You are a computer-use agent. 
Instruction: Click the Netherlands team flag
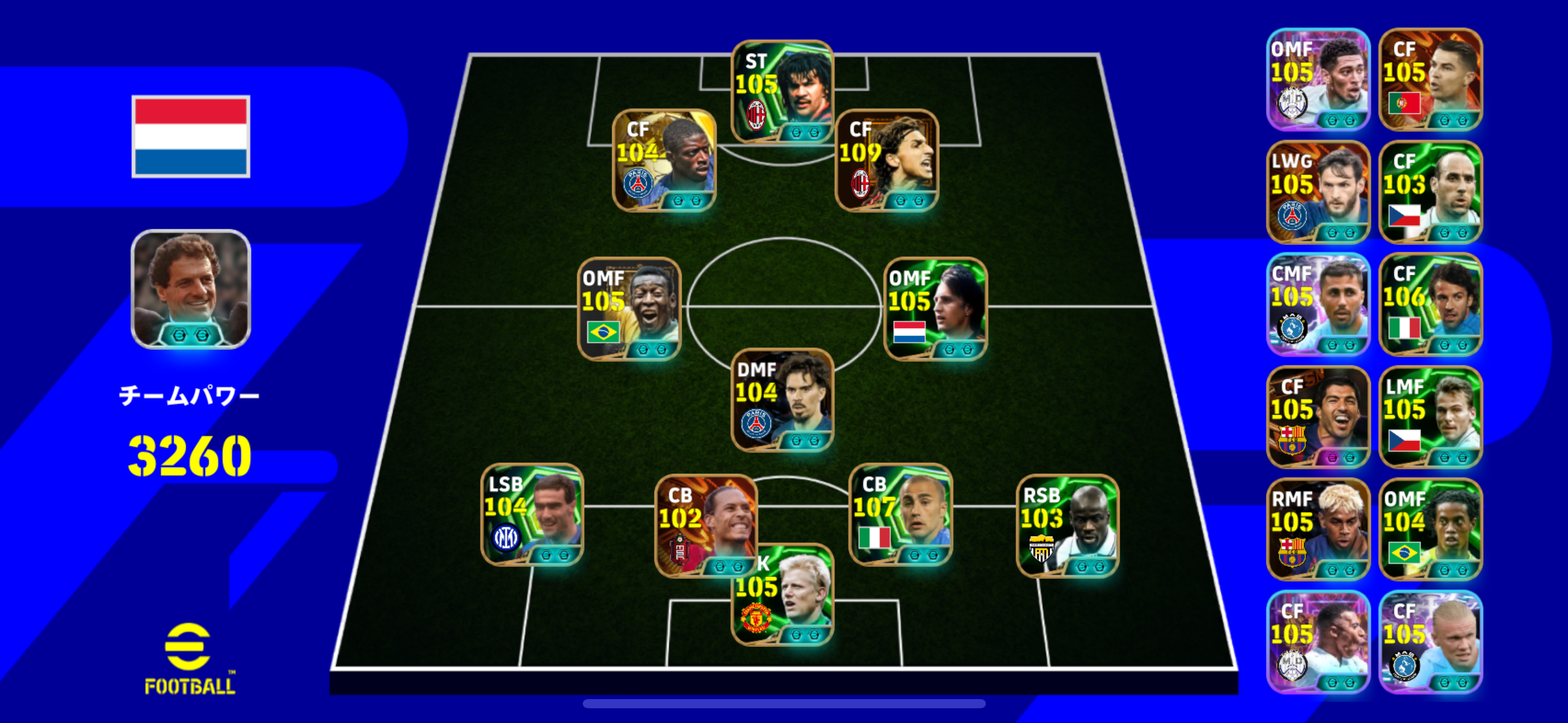pos(191,136)
